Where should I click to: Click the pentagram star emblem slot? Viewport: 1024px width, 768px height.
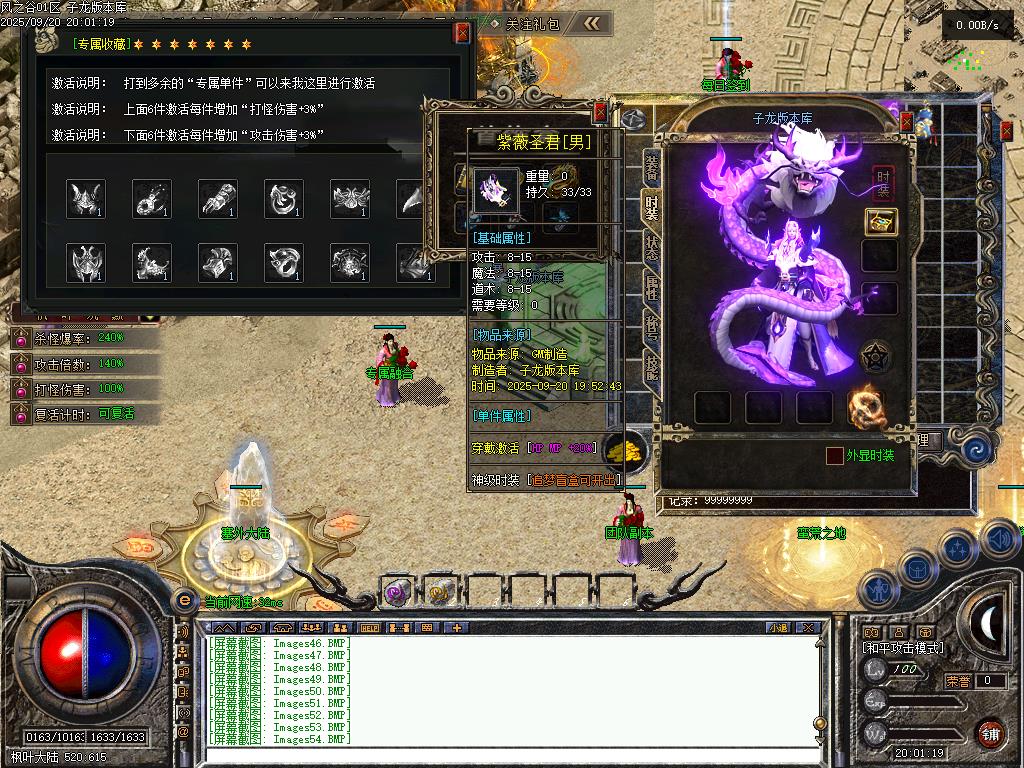pos(877,357)
